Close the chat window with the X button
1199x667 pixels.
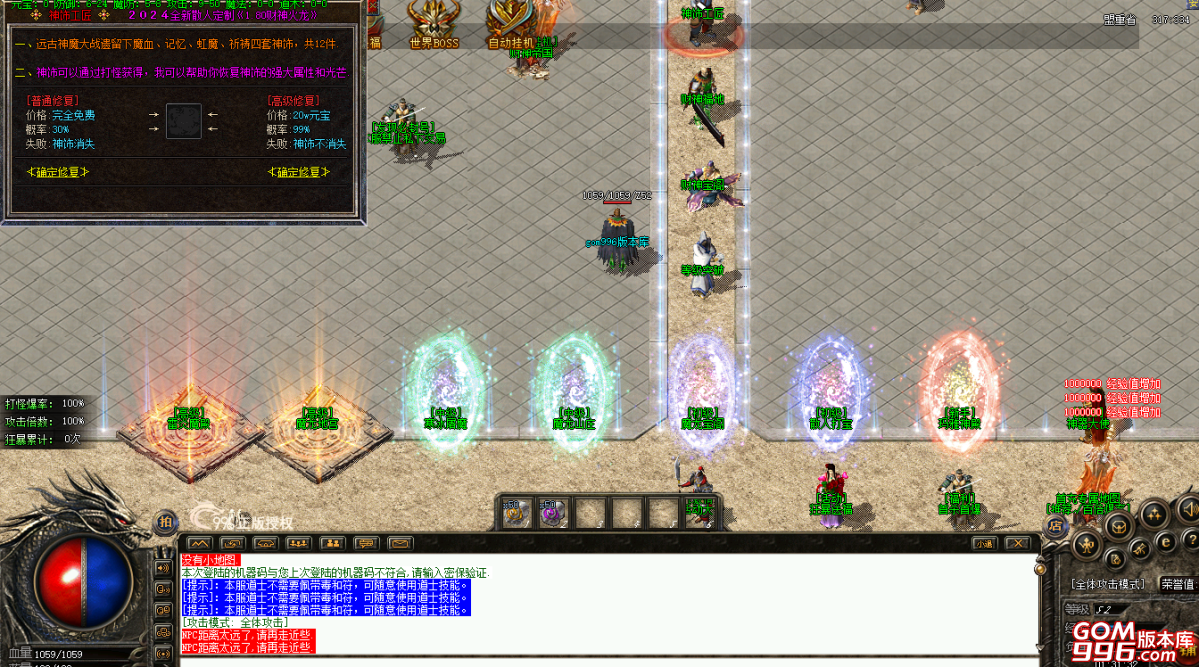[x=1017, y=543]
